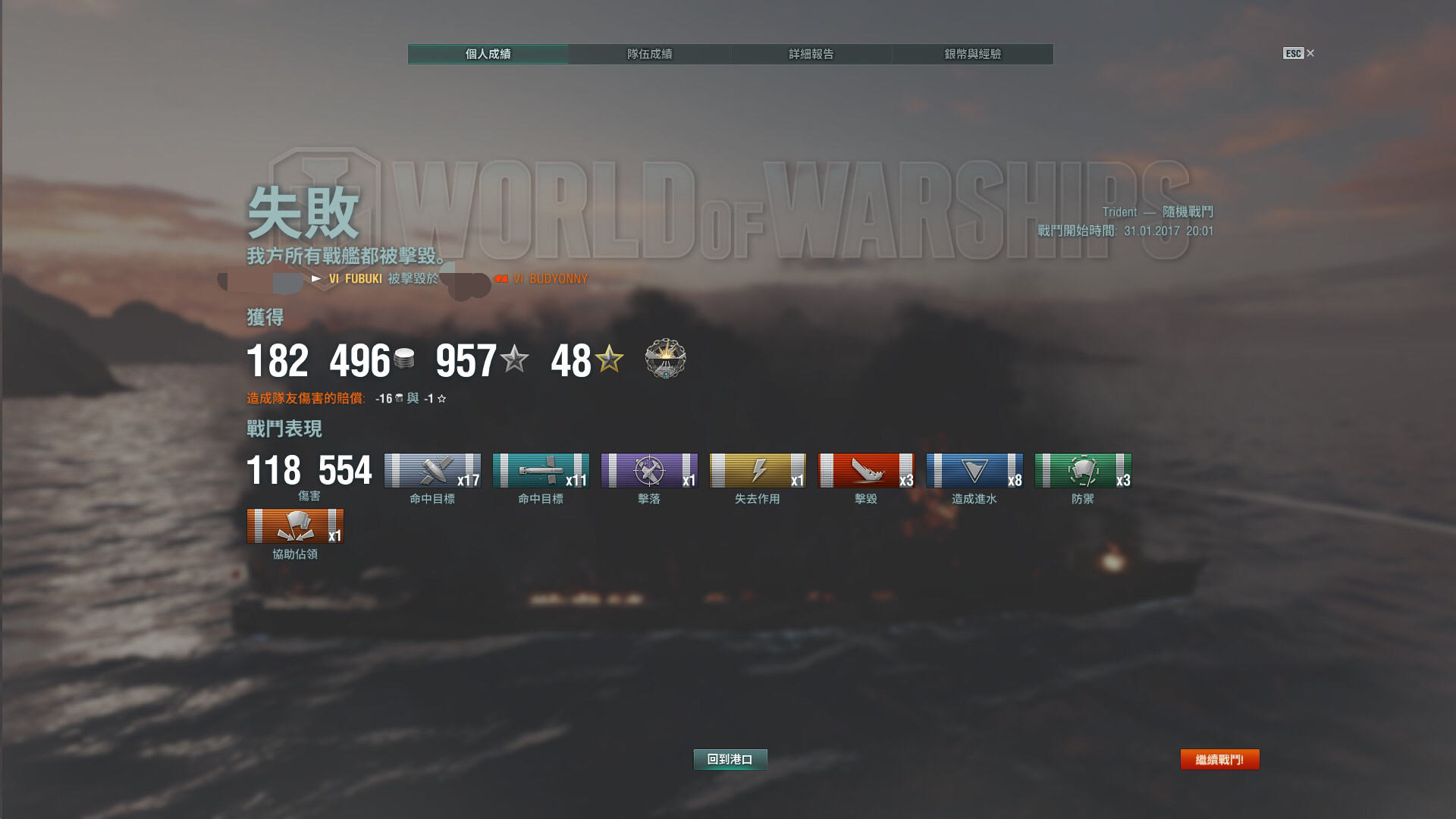Select the x17 shell hits ribbon
Viewport: 1456px width, 819px height.
coord(432,470)
